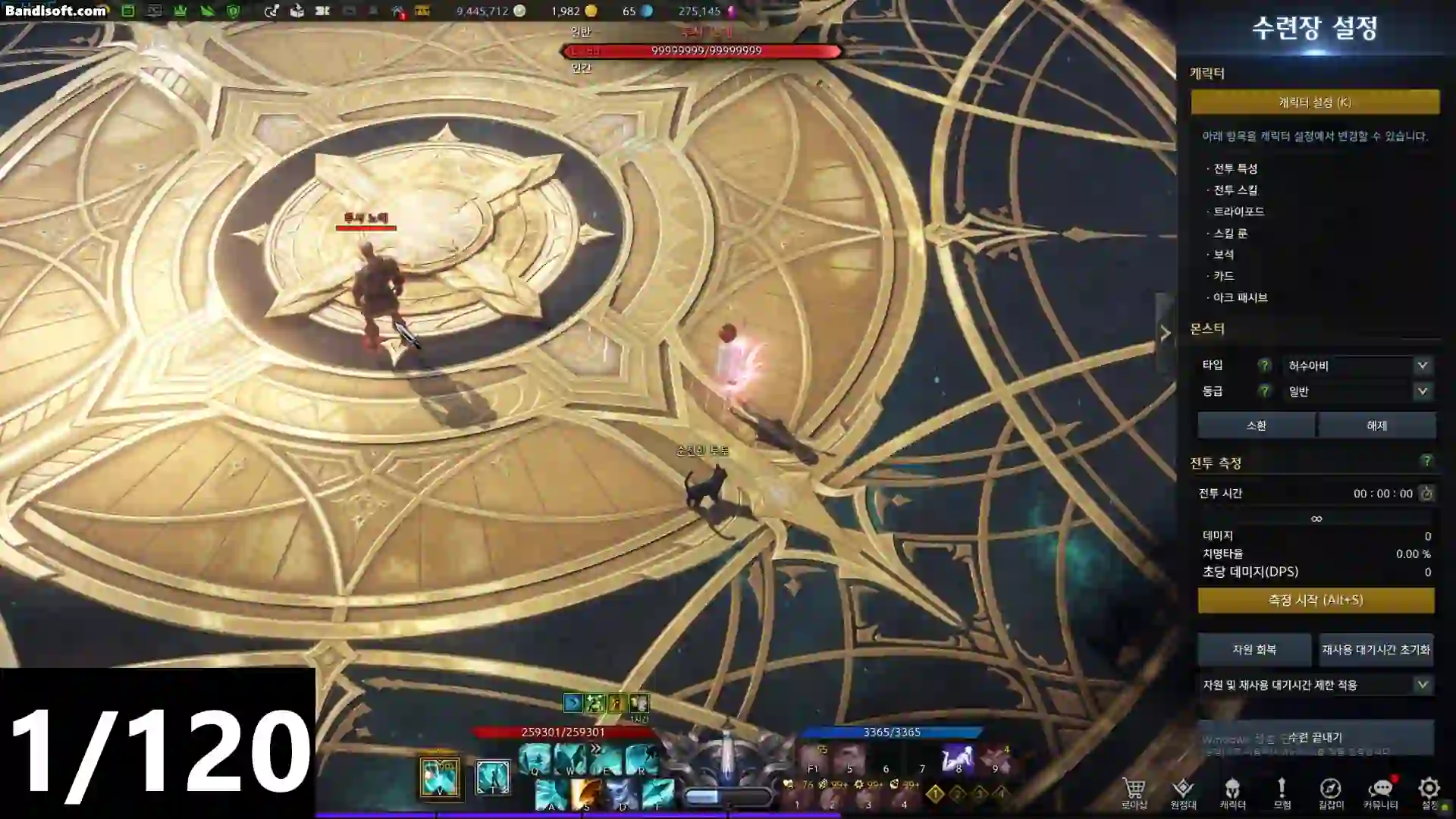1456x819 pixels.
Task: Collapse the training settings panel arrow
Action: [x=1165, y=333]
